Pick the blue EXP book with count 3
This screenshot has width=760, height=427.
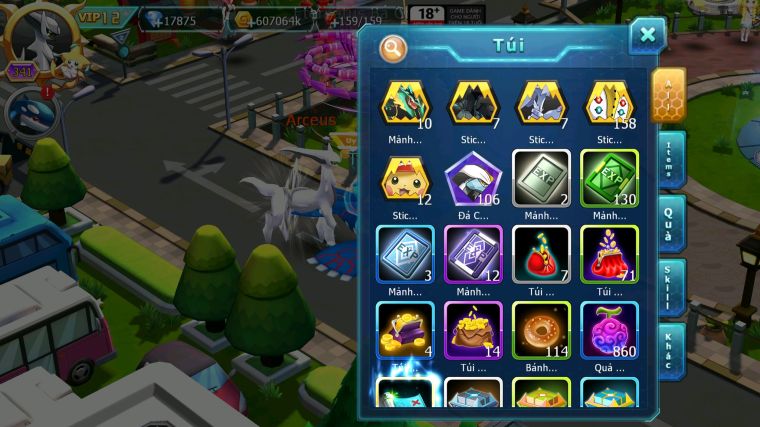405,253
